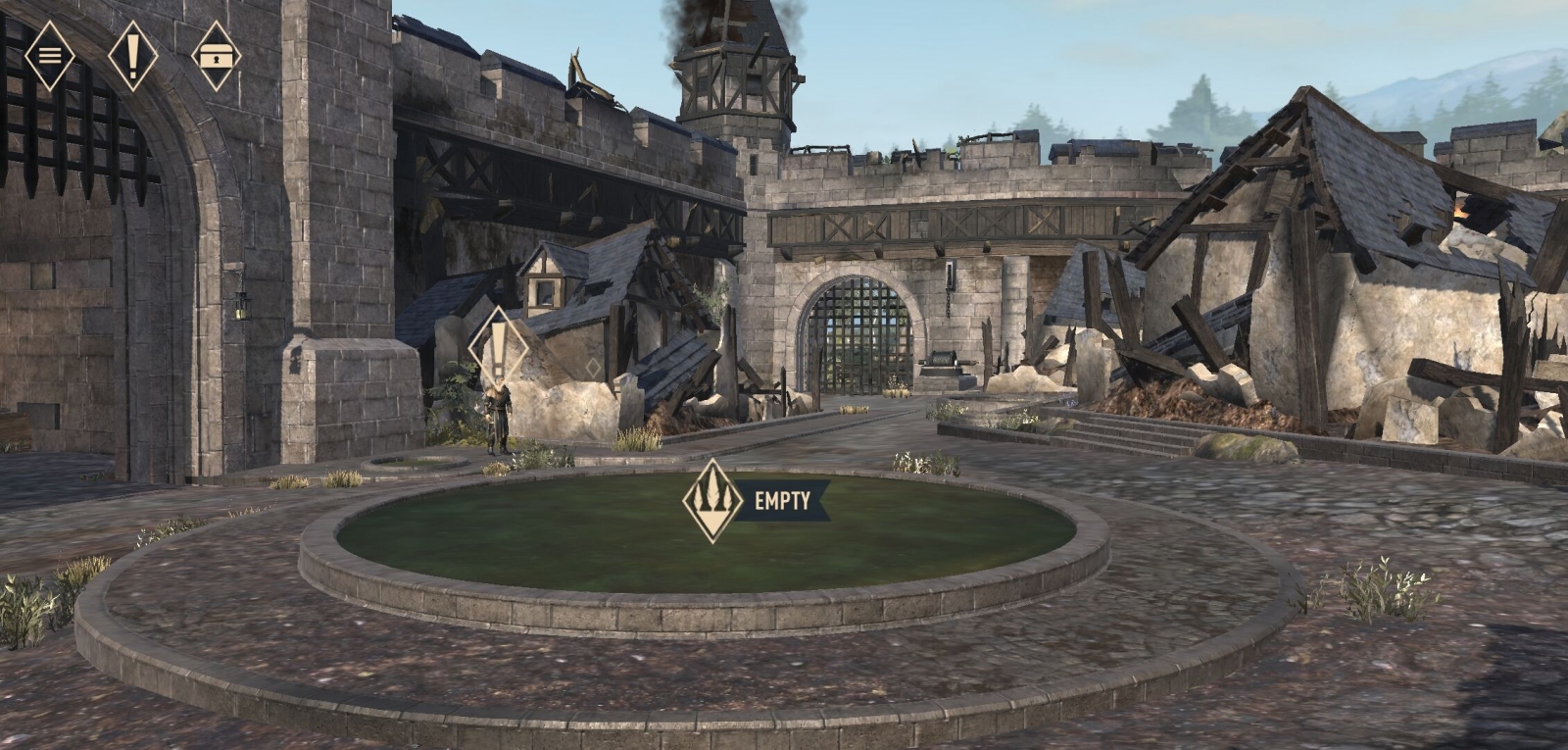
Task: Open the treasure chest icon
Action: point(216,56)
